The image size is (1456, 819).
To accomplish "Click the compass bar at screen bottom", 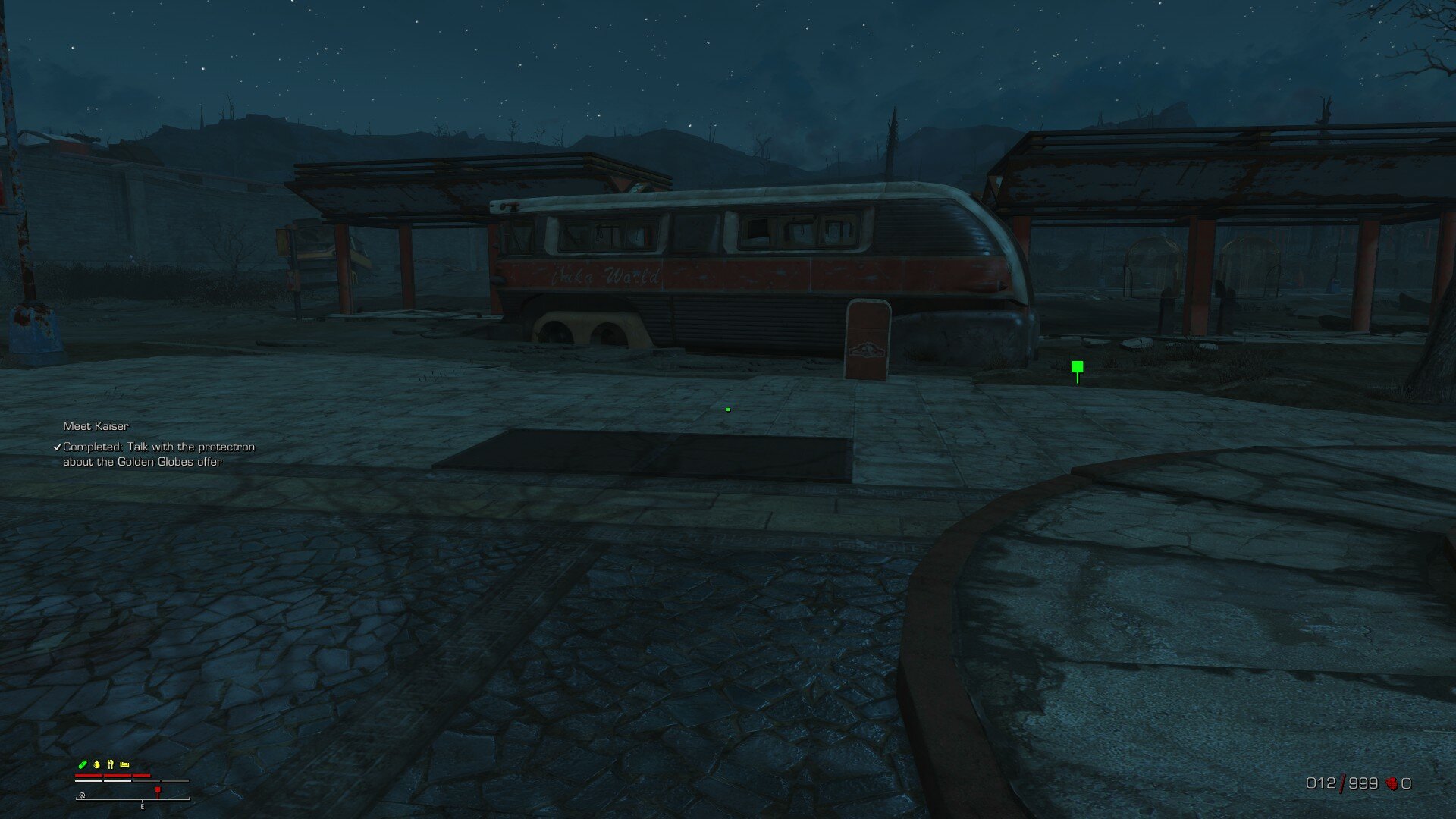I will coord(133,799).
